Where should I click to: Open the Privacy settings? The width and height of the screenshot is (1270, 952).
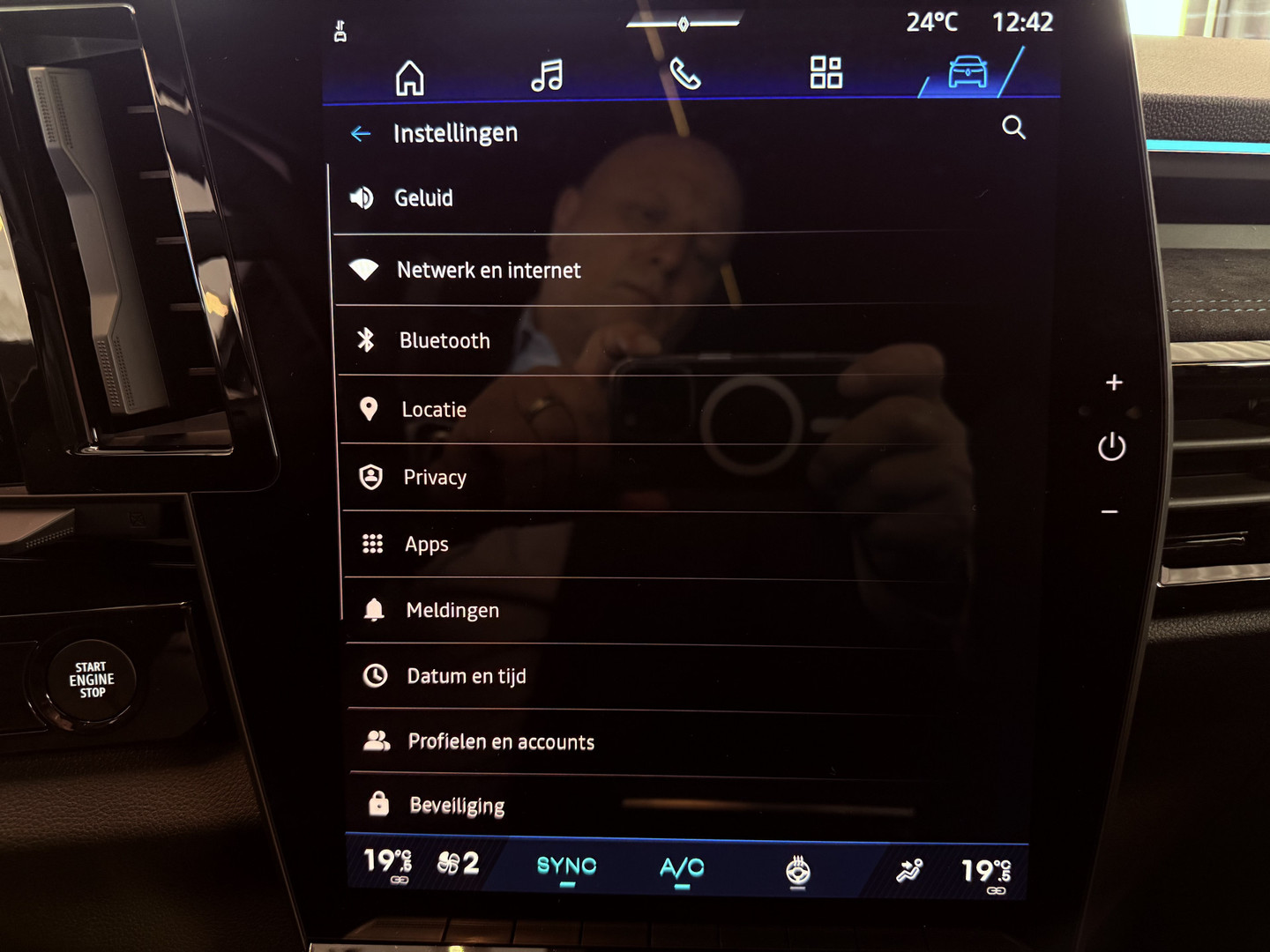pyautogui.click(x=434, y=478)
